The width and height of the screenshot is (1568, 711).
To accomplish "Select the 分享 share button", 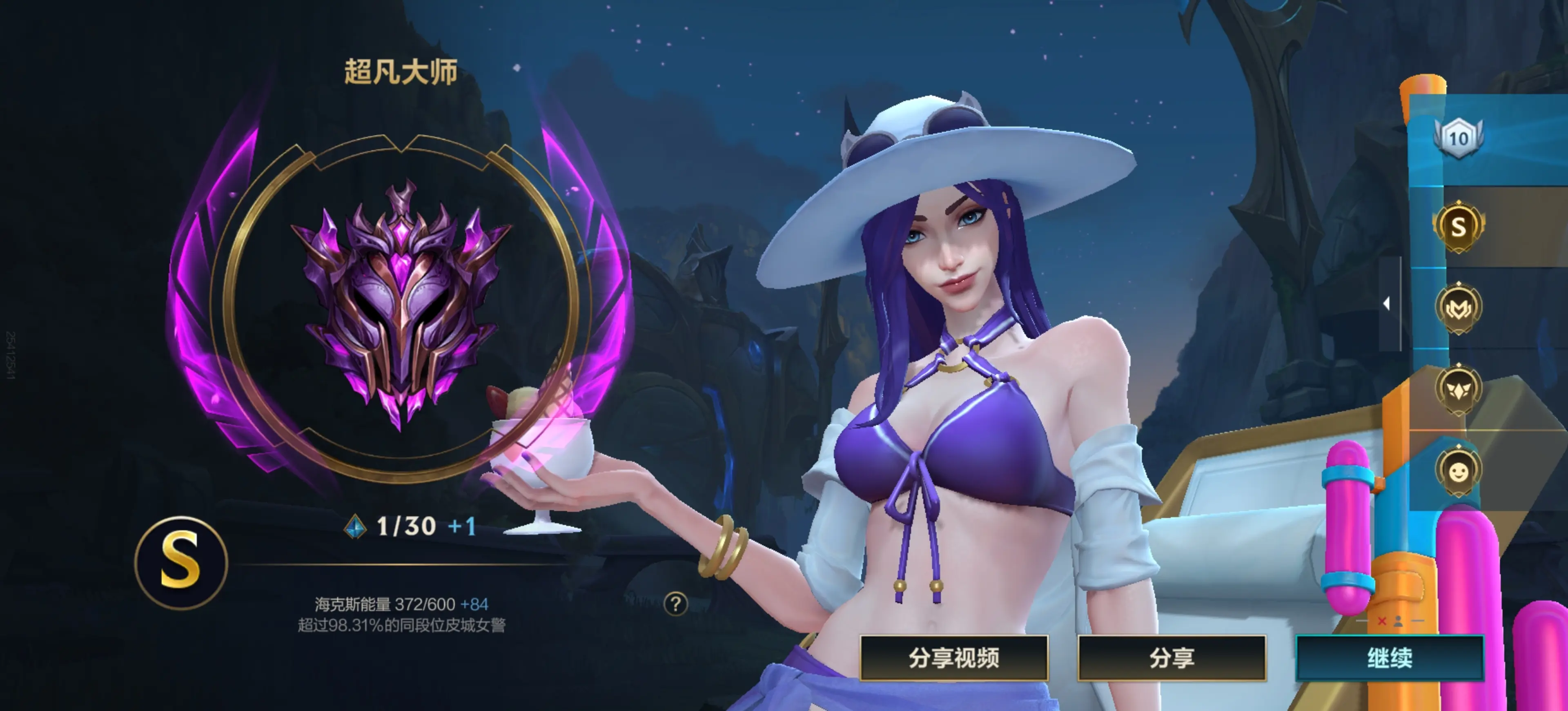I will pyautogui.click(x=1171, y=658).
